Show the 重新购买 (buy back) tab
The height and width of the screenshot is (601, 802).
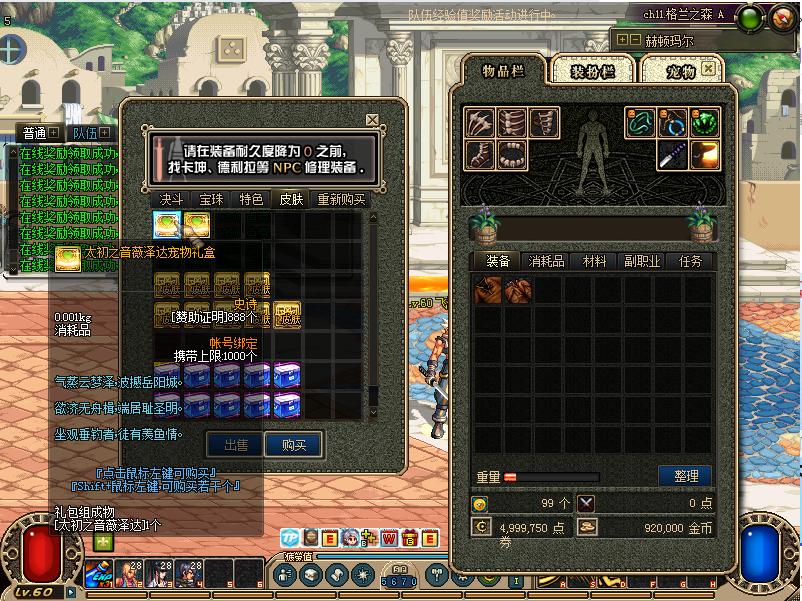pos(341,199)
